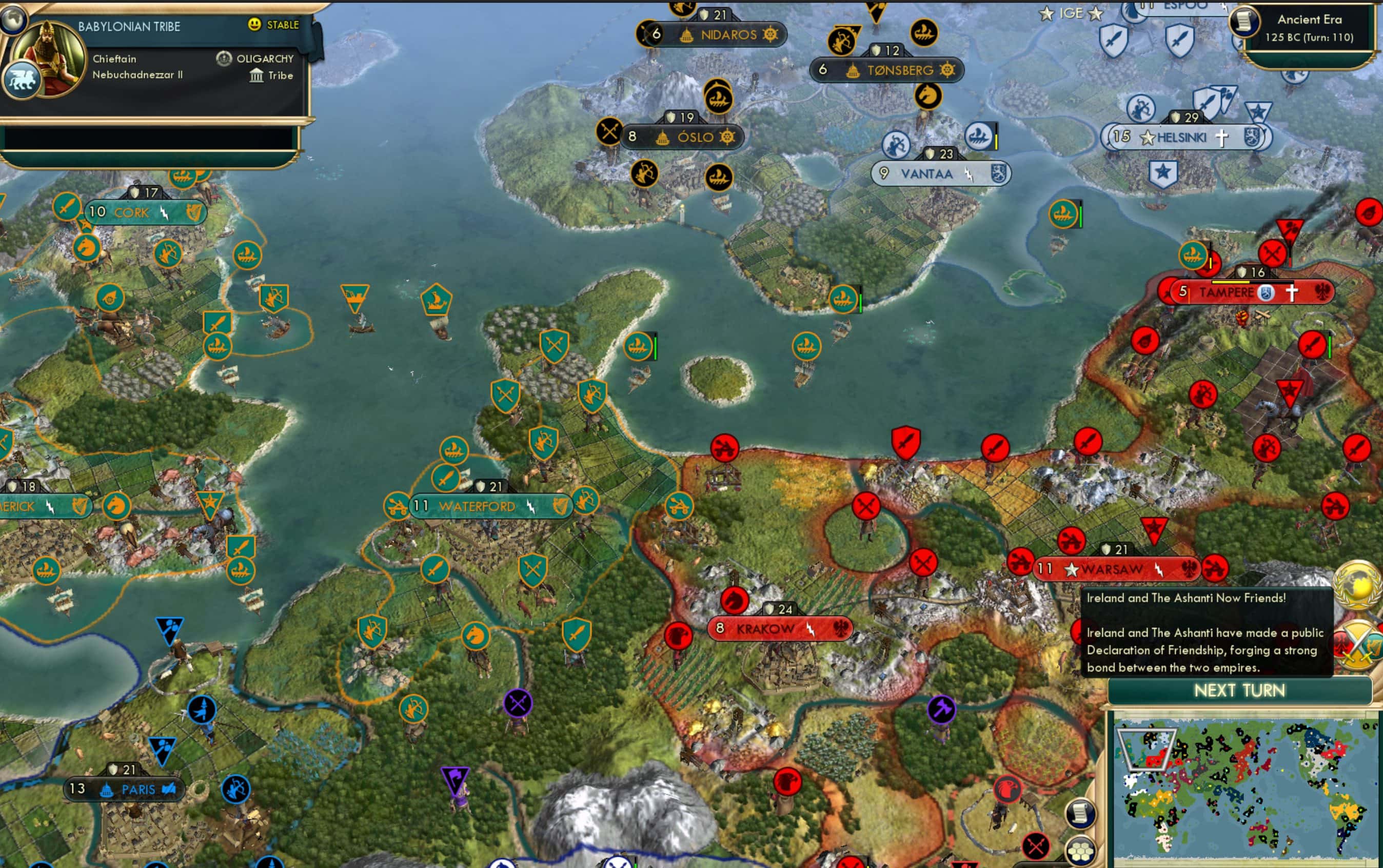The width and height of the screenshot is (1383, 868).
Task: Toggle the hex grid overlay near the minimap
Action: [1080, 853]
